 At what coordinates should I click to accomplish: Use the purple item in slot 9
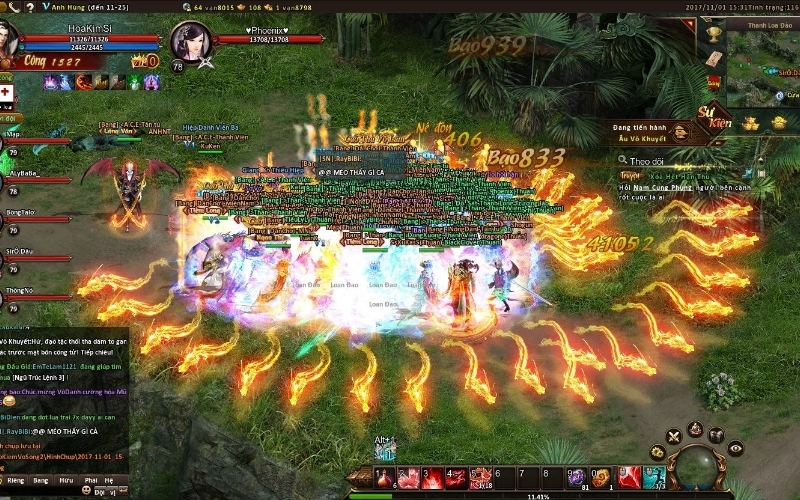576,478
